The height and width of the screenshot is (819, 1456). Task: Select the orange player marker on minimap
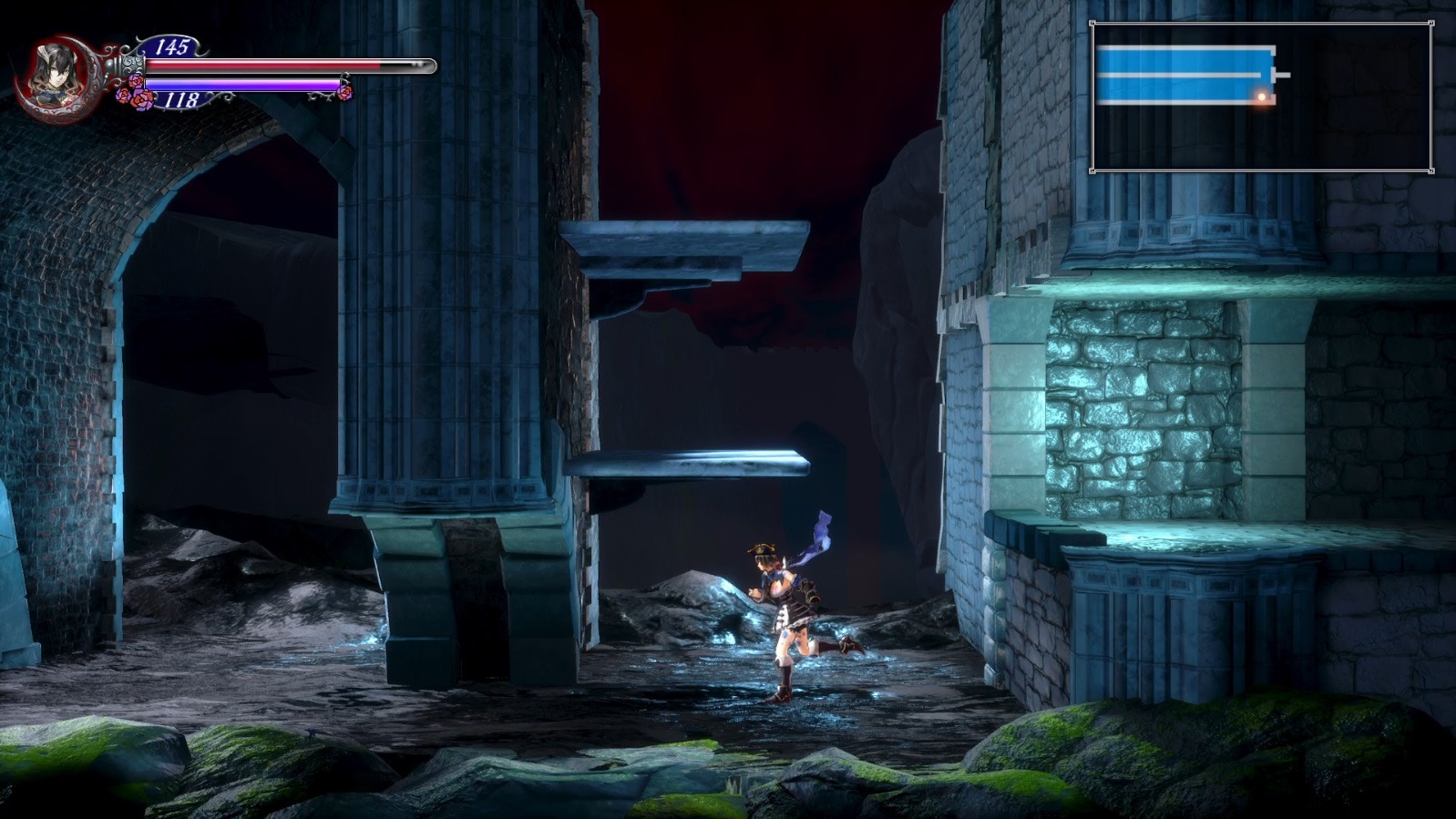coord(1262,96)
